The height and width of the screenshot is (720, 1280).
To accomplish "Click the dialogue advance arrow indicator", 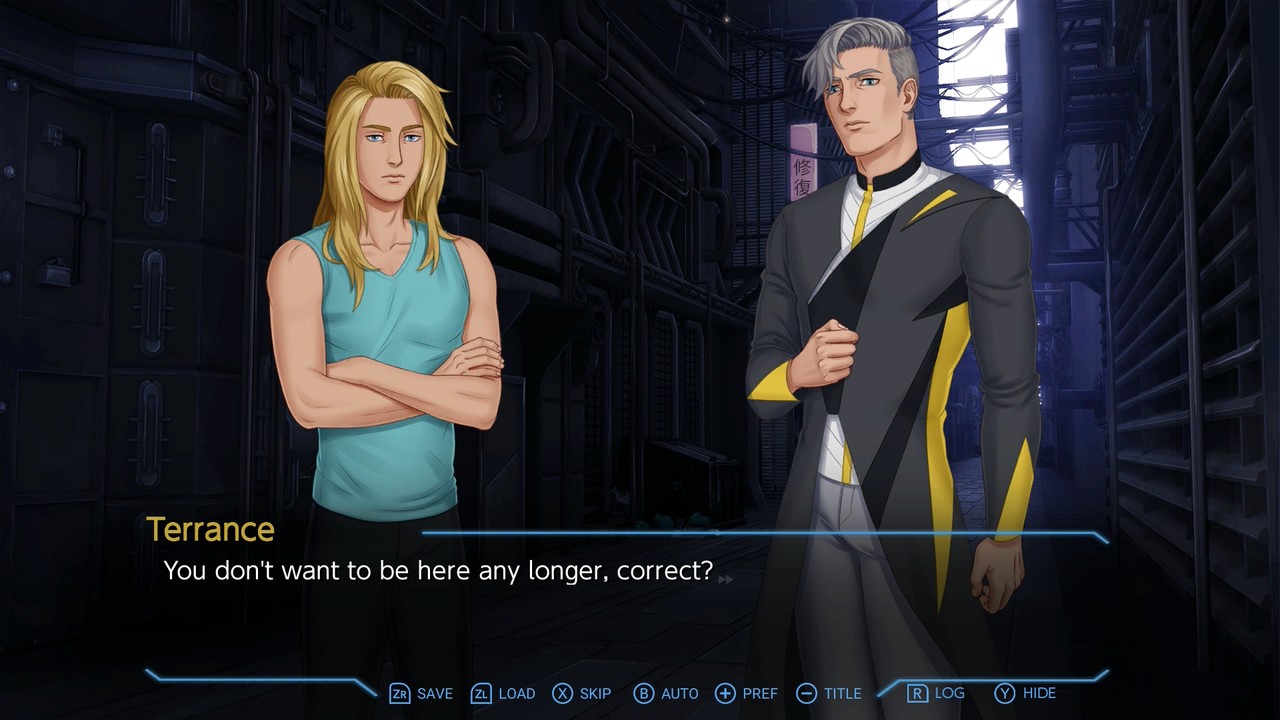I will point(727,577).
